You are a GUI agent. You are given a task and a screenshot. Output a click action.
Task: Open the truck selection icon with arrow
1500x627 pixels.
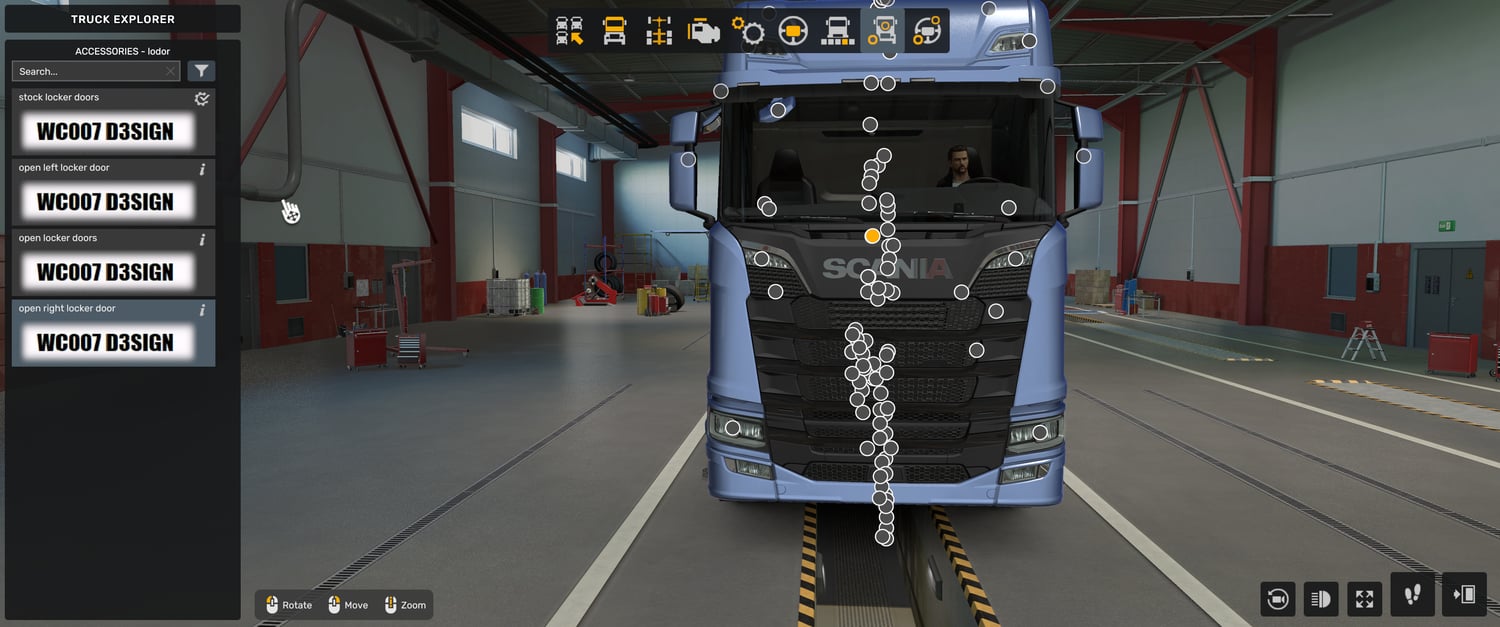click(x=570, y=32)
